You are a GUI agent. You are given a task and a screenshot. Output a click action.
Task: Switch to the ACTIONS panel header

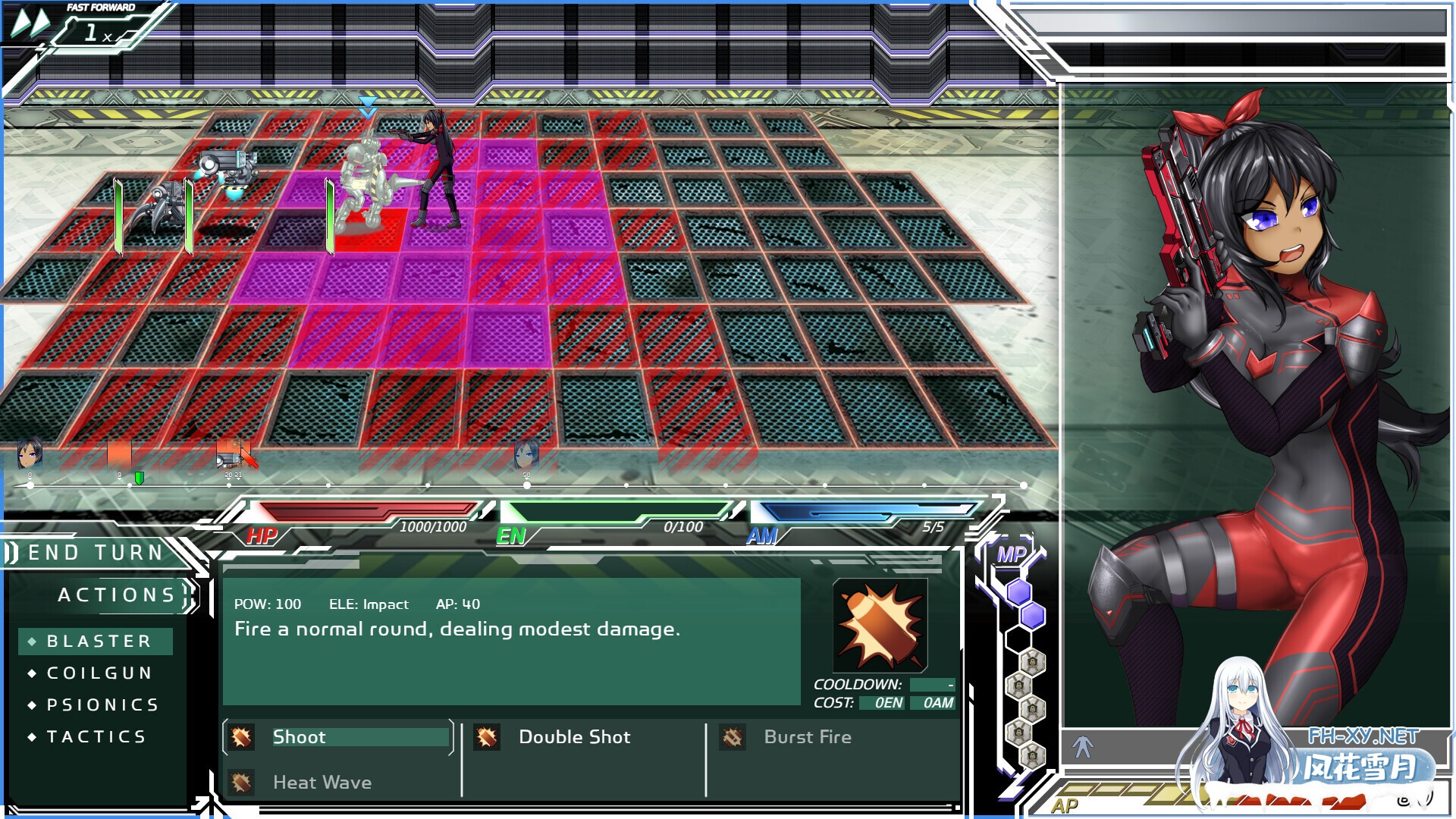118,595
